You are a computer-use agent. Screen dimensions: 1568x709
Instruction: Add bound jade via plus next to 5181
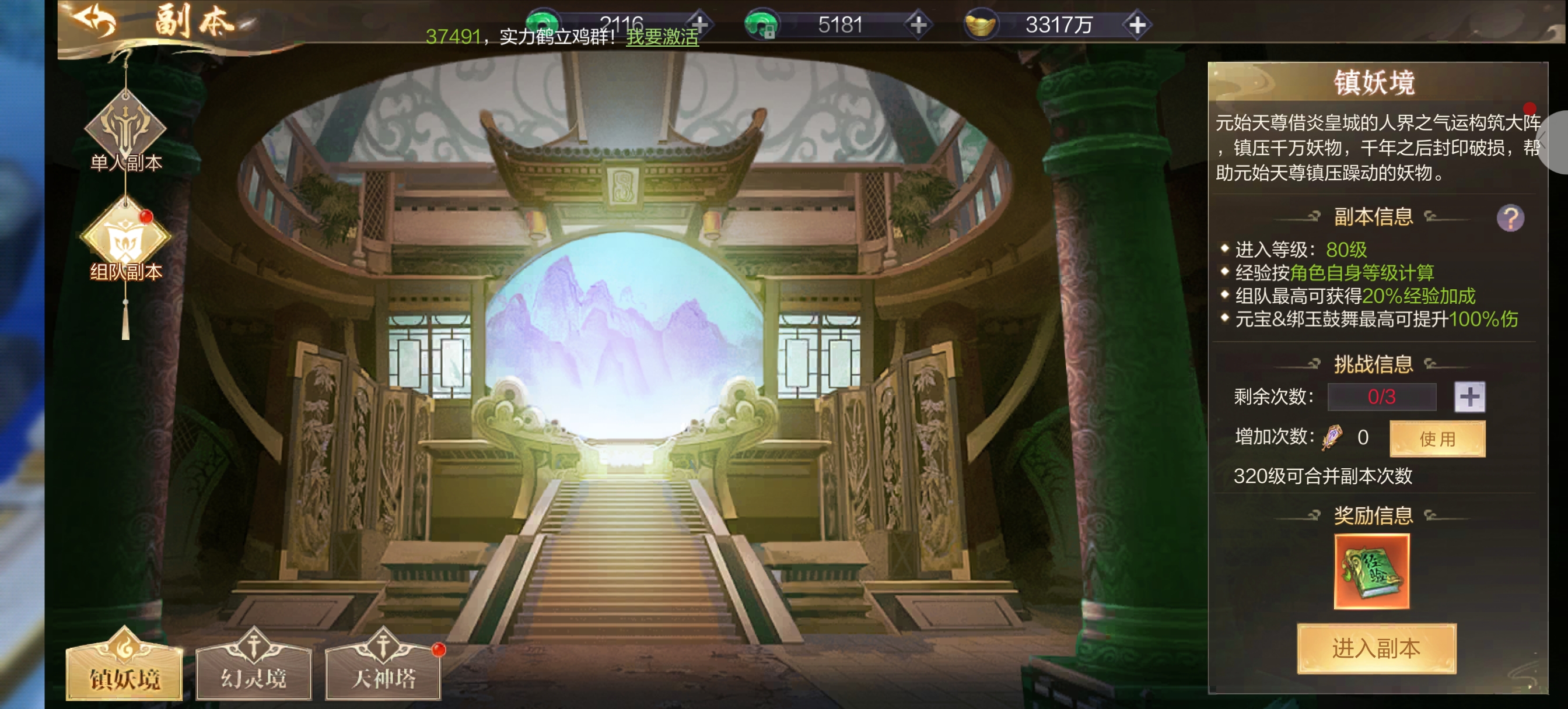(x=918, y=25)
